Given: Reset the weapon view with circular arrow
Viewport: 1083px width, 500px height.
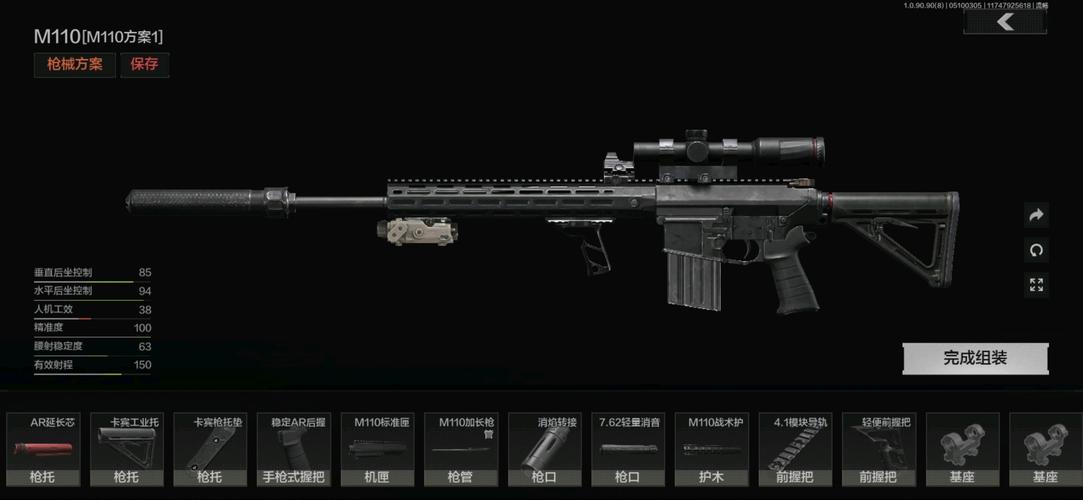Looking at the screenshot, I should pyautogui.click(x=1036, y=250).
